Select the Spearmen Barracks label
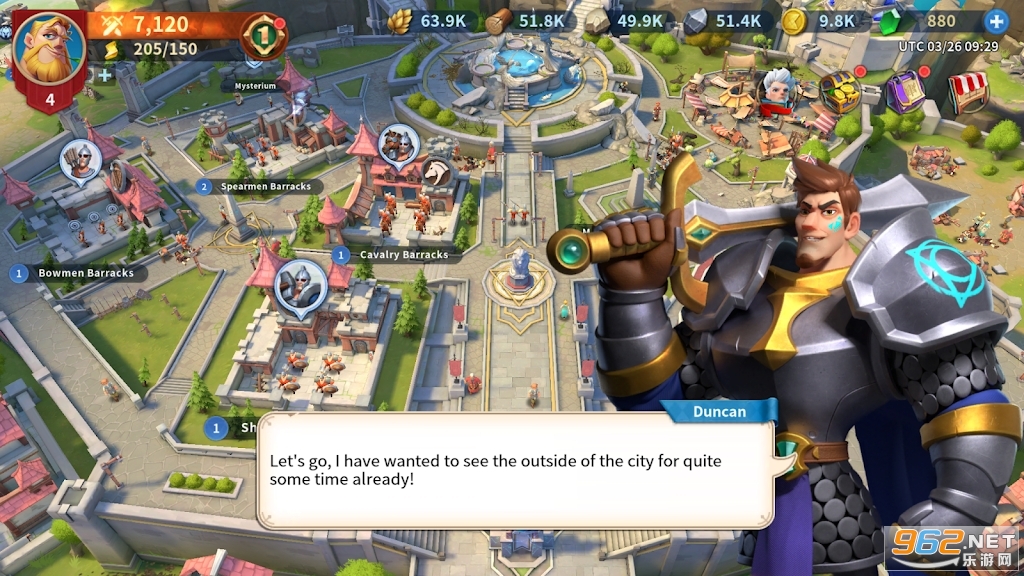This screenshot has width=1024, height=576. [x=260, y=186]
